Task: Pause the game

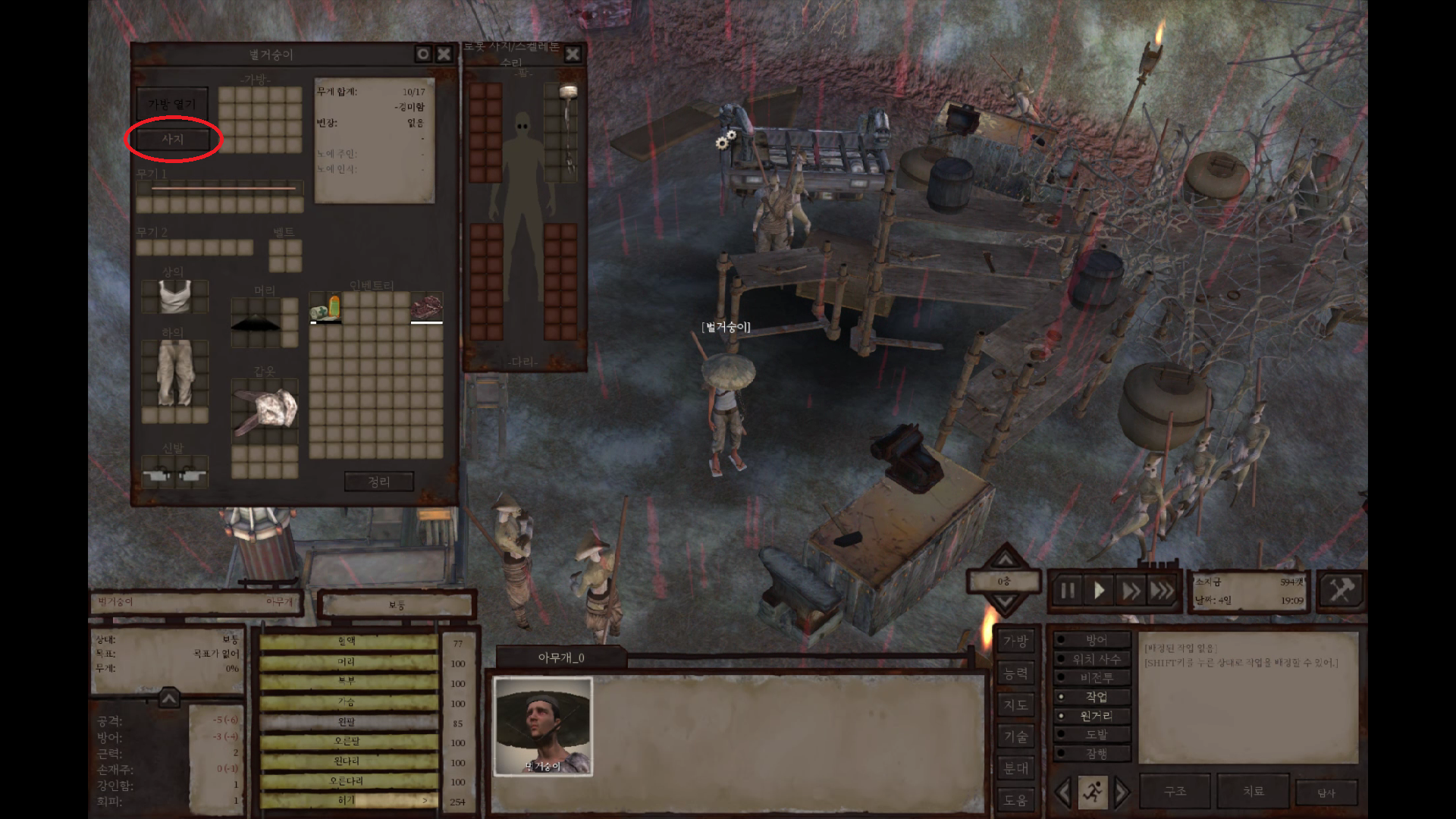Action: 1068,591
